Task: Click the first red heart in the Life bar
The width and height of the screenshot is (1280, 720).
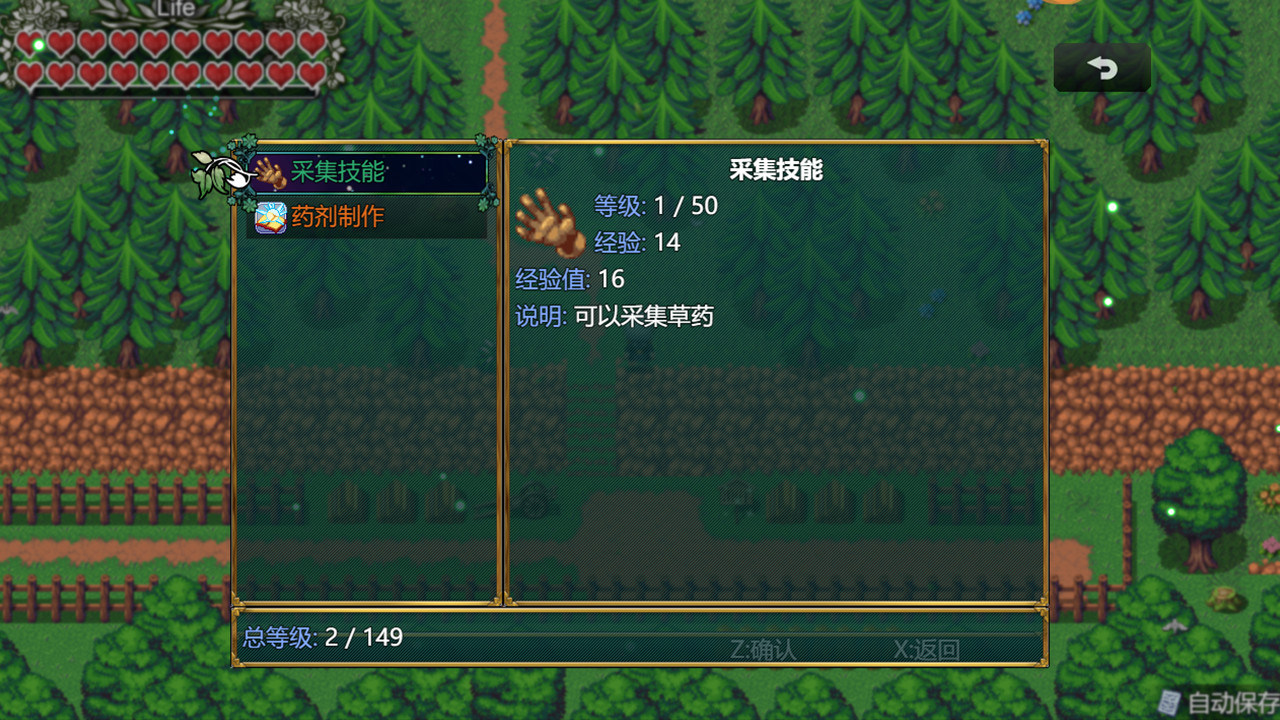Action: point(28,43)
